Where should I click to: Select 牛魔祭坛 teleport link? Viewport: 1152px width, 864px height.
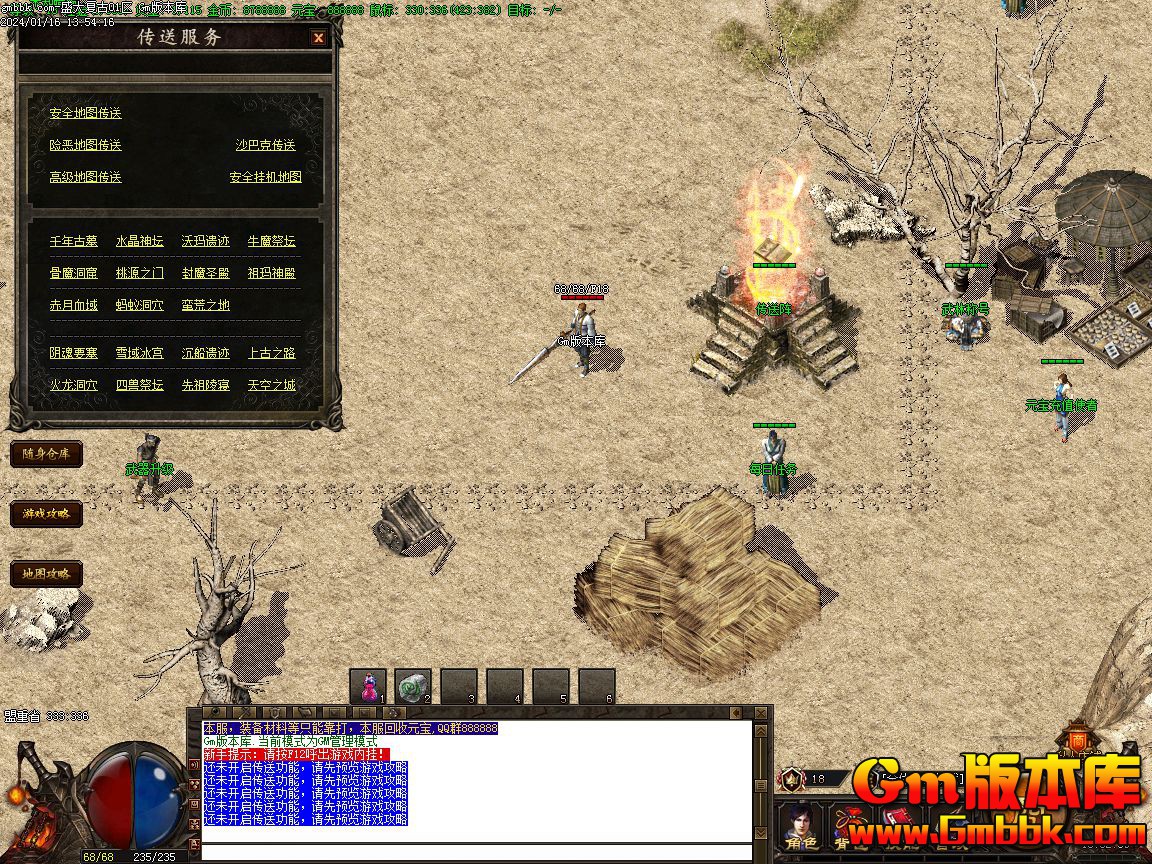(x=271, y=241)
